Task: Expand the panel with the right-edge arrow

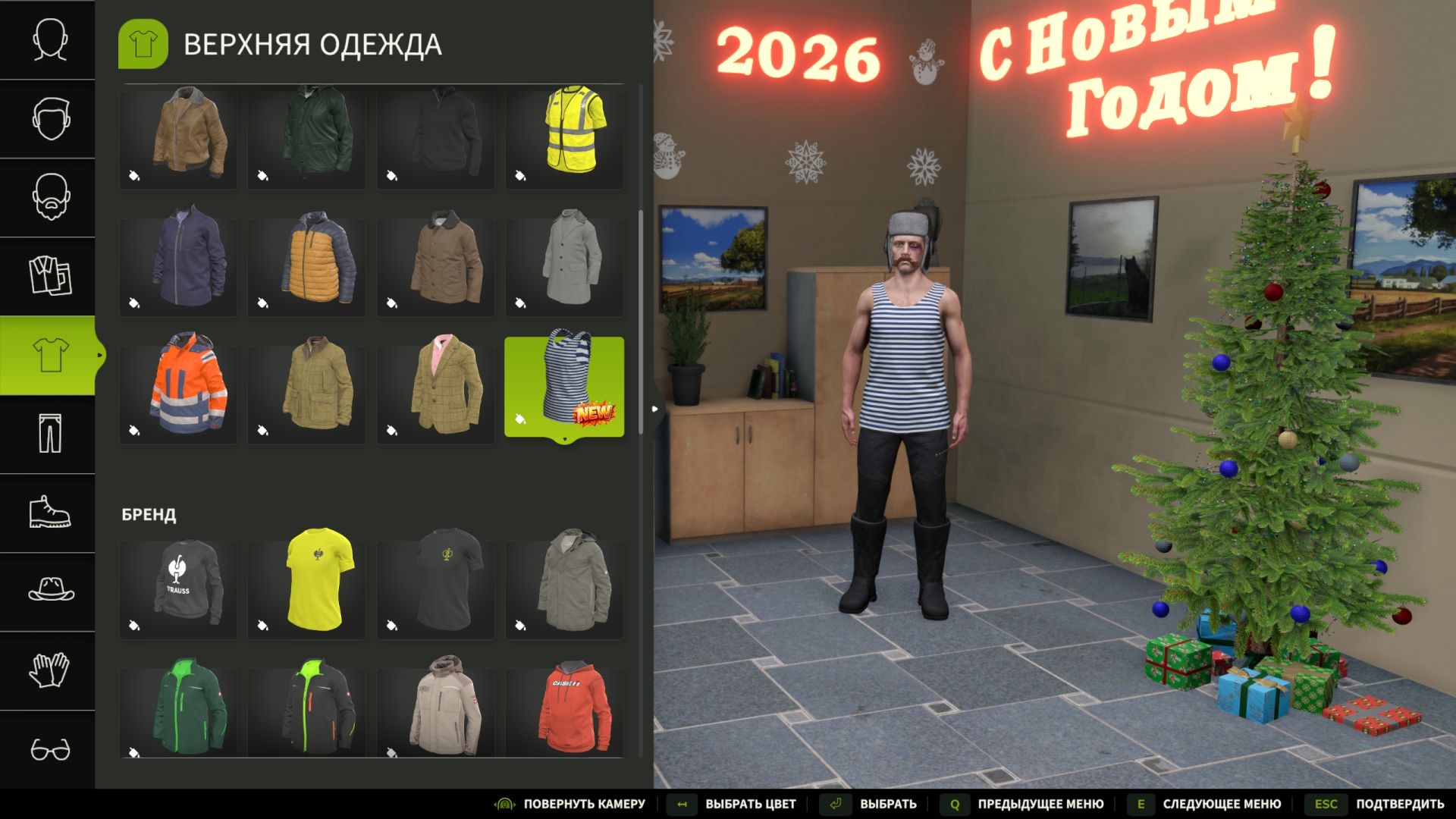Action: [654, 408]
